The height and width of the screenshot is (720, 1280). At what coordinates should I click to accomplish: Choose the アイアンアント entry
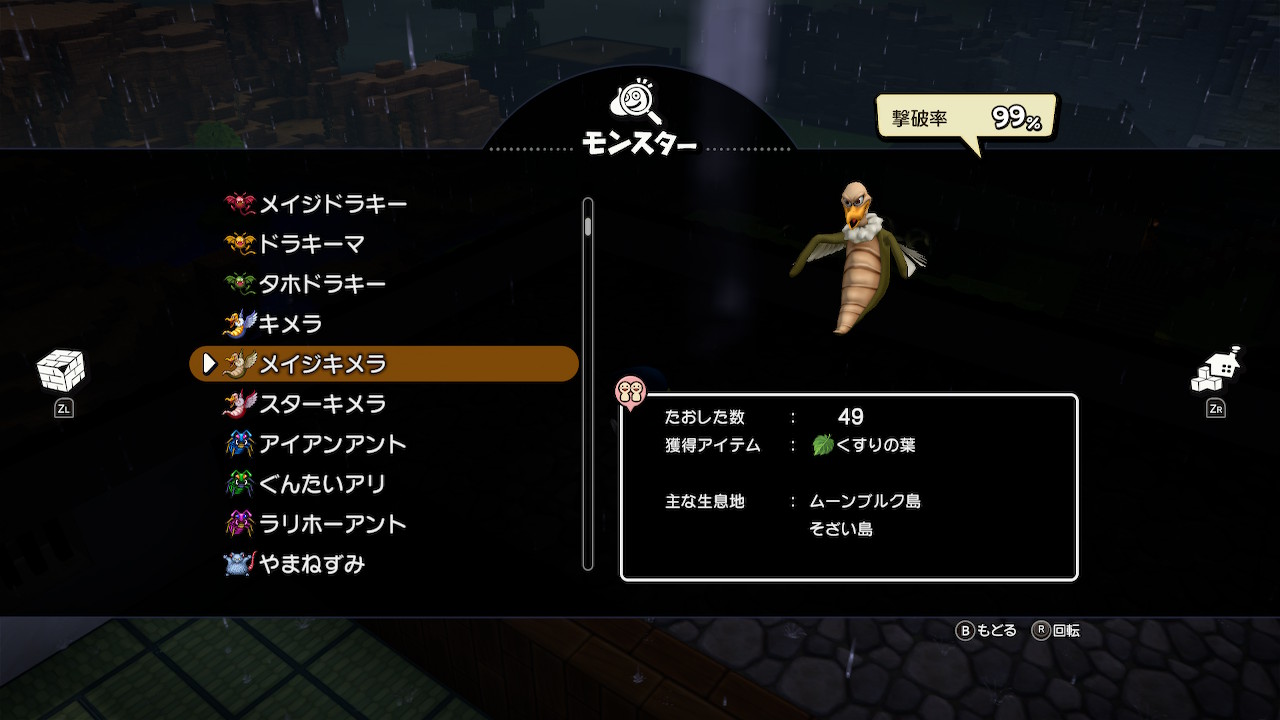332,444
